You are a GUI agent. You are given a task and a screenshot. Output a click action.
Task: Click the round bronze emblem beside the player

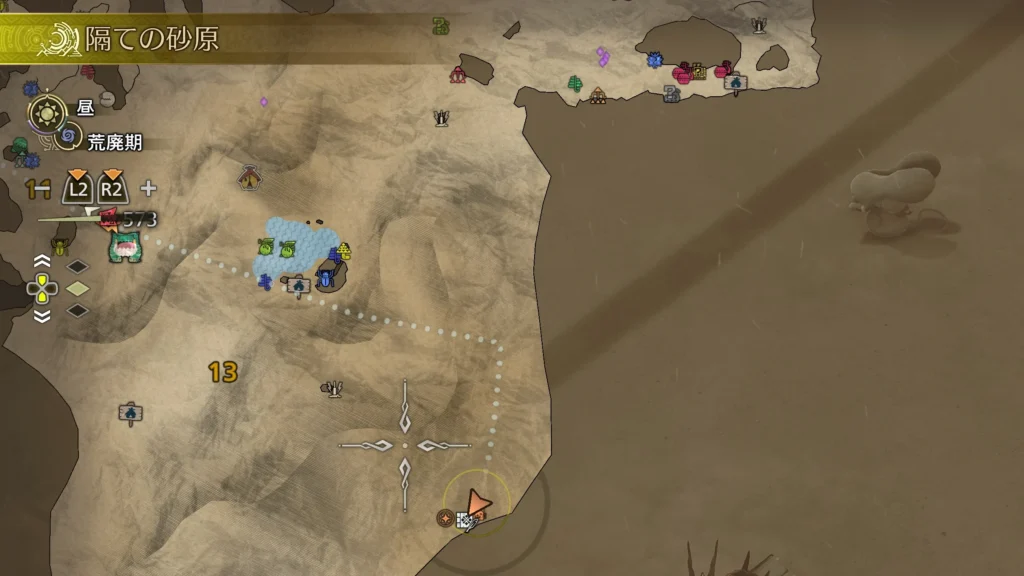pyautogui.click(x=445, y=517)
